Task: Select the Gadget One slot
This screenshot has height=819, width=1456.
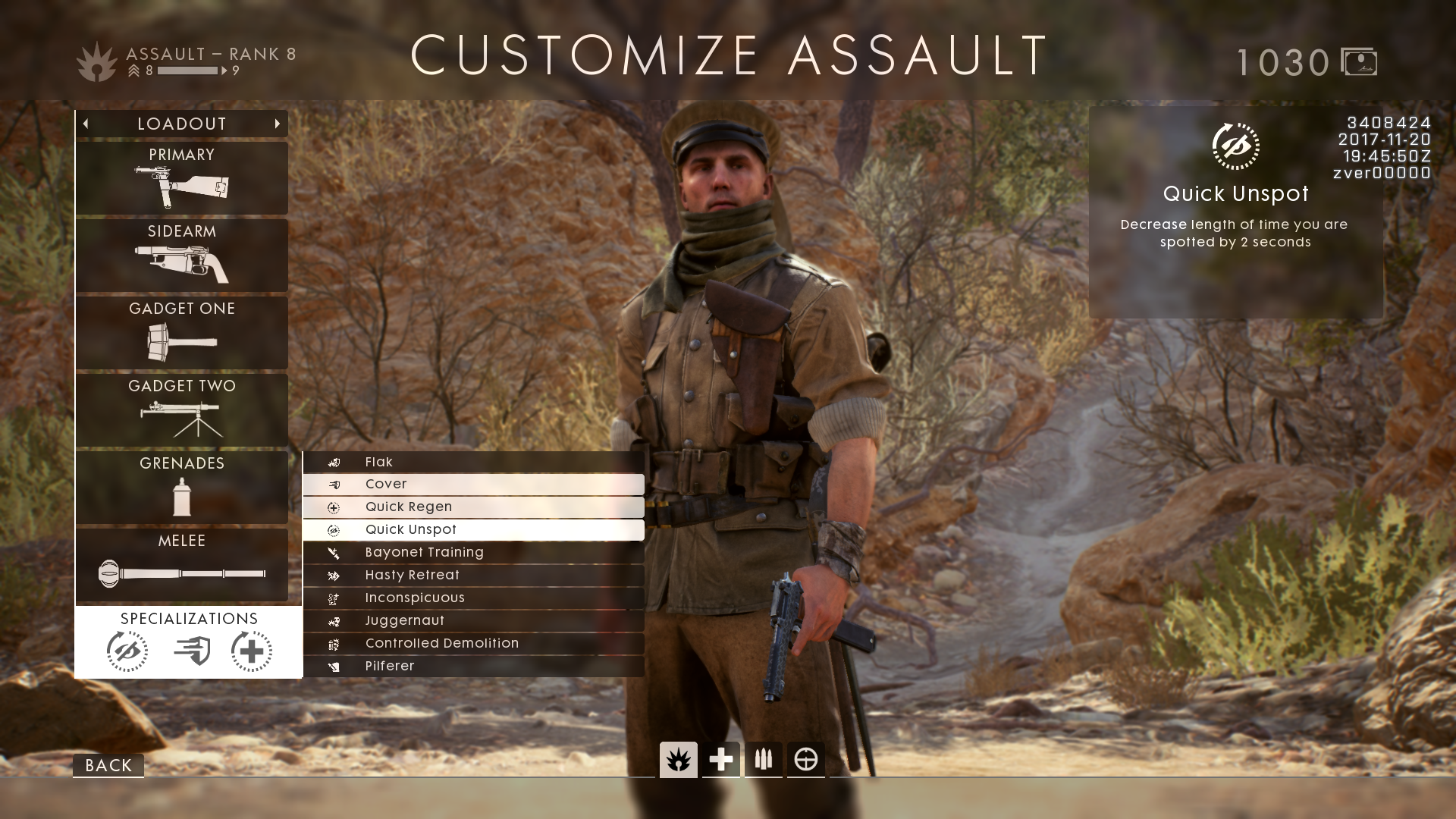Action: click(182, 333)
